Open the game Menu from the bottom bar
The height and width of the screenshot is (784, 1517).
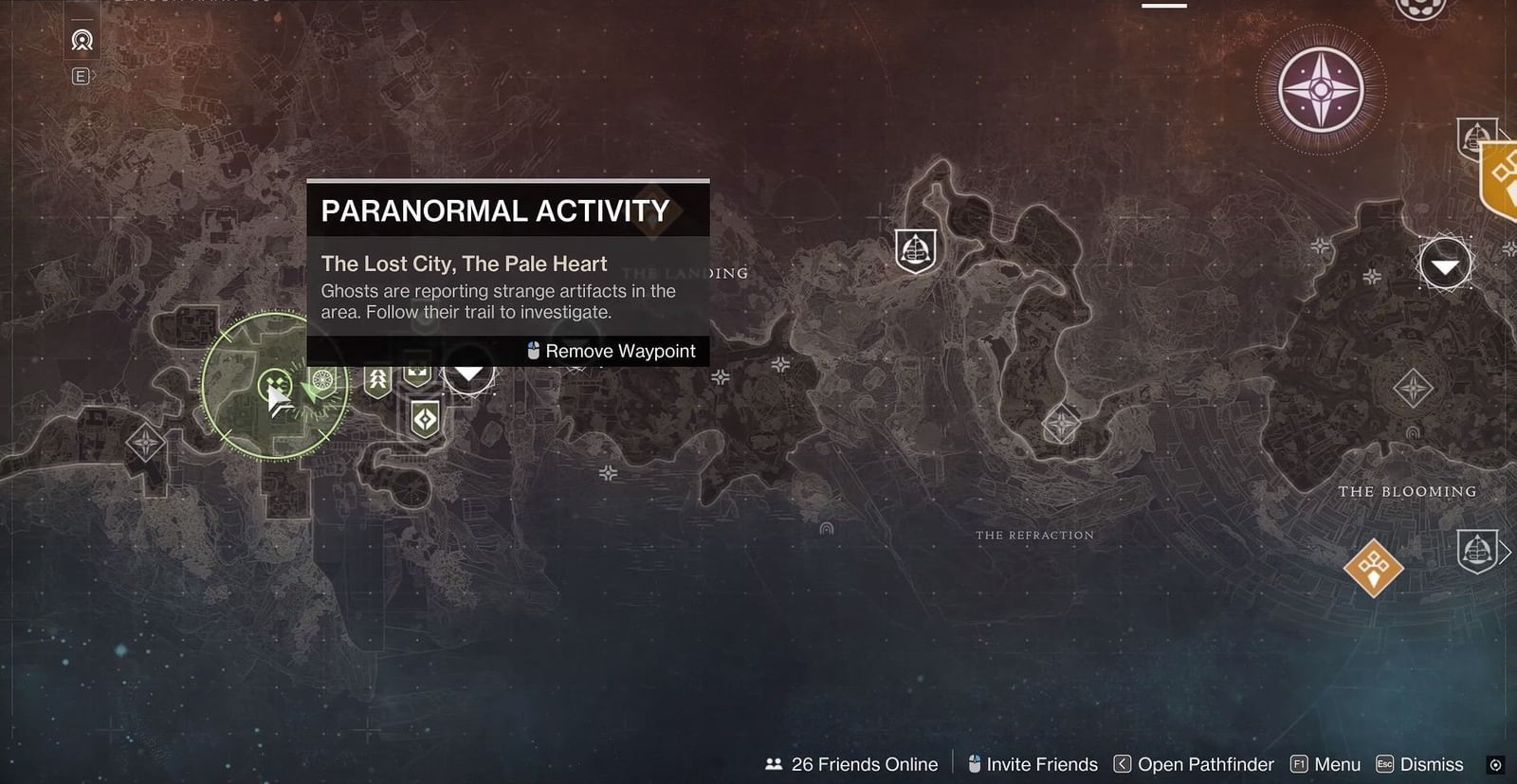click(1336, 764)
